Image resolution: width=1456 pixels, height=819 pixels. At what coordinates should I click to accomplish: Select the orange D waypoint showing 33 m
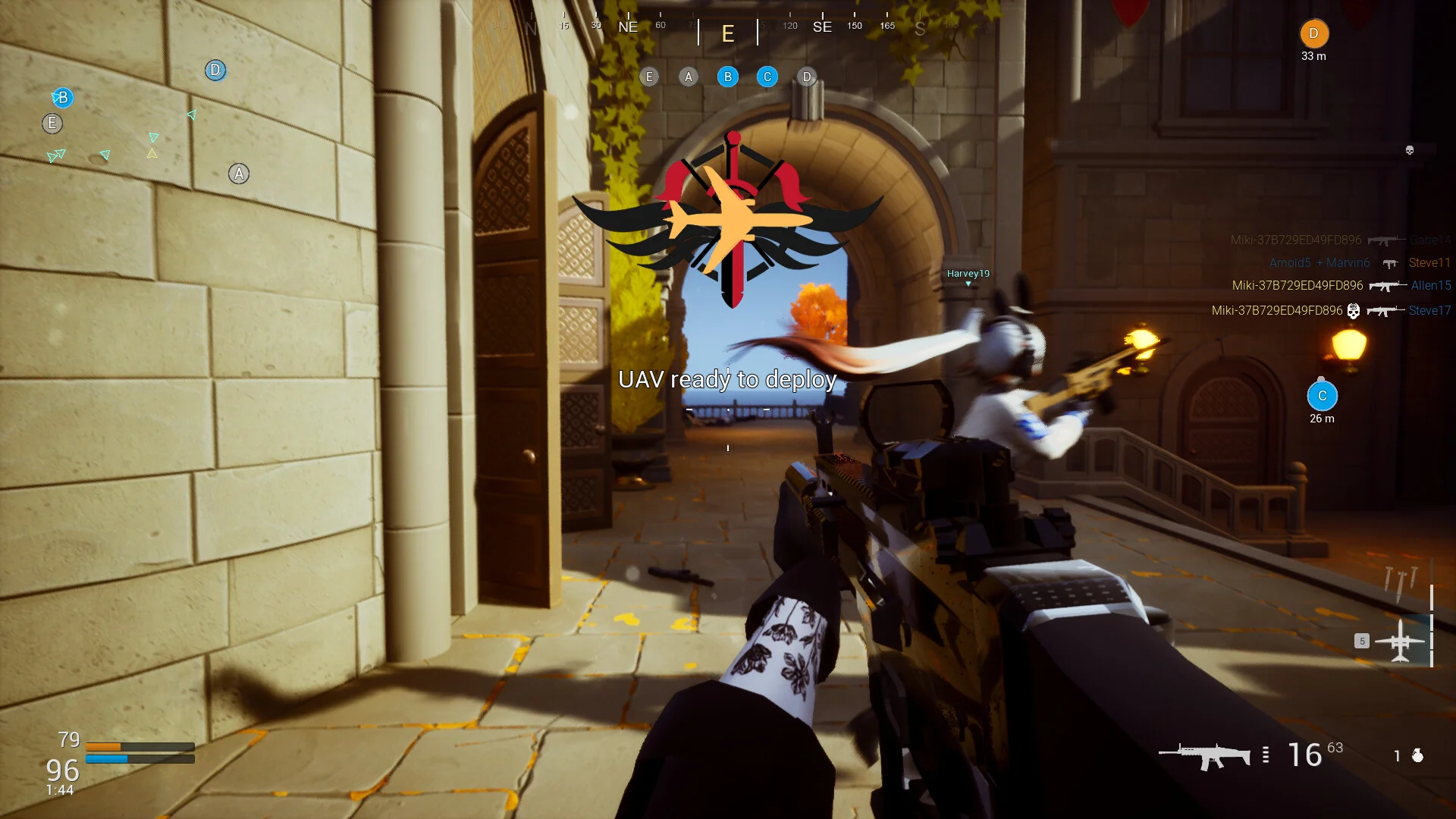[1314, 34]
